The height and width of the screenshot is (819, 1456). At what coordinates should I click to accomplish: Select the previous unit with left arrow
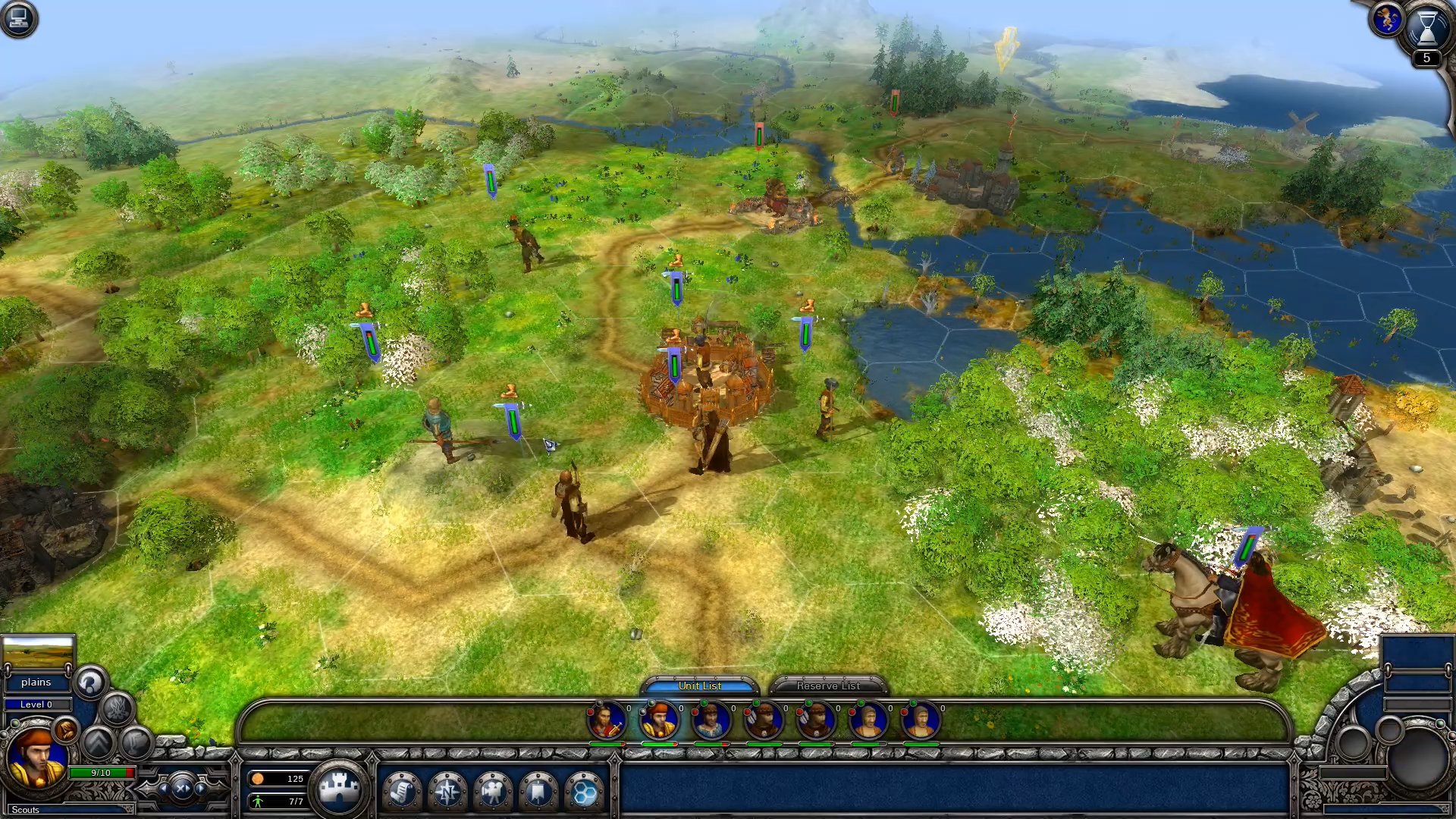point(163,789)
